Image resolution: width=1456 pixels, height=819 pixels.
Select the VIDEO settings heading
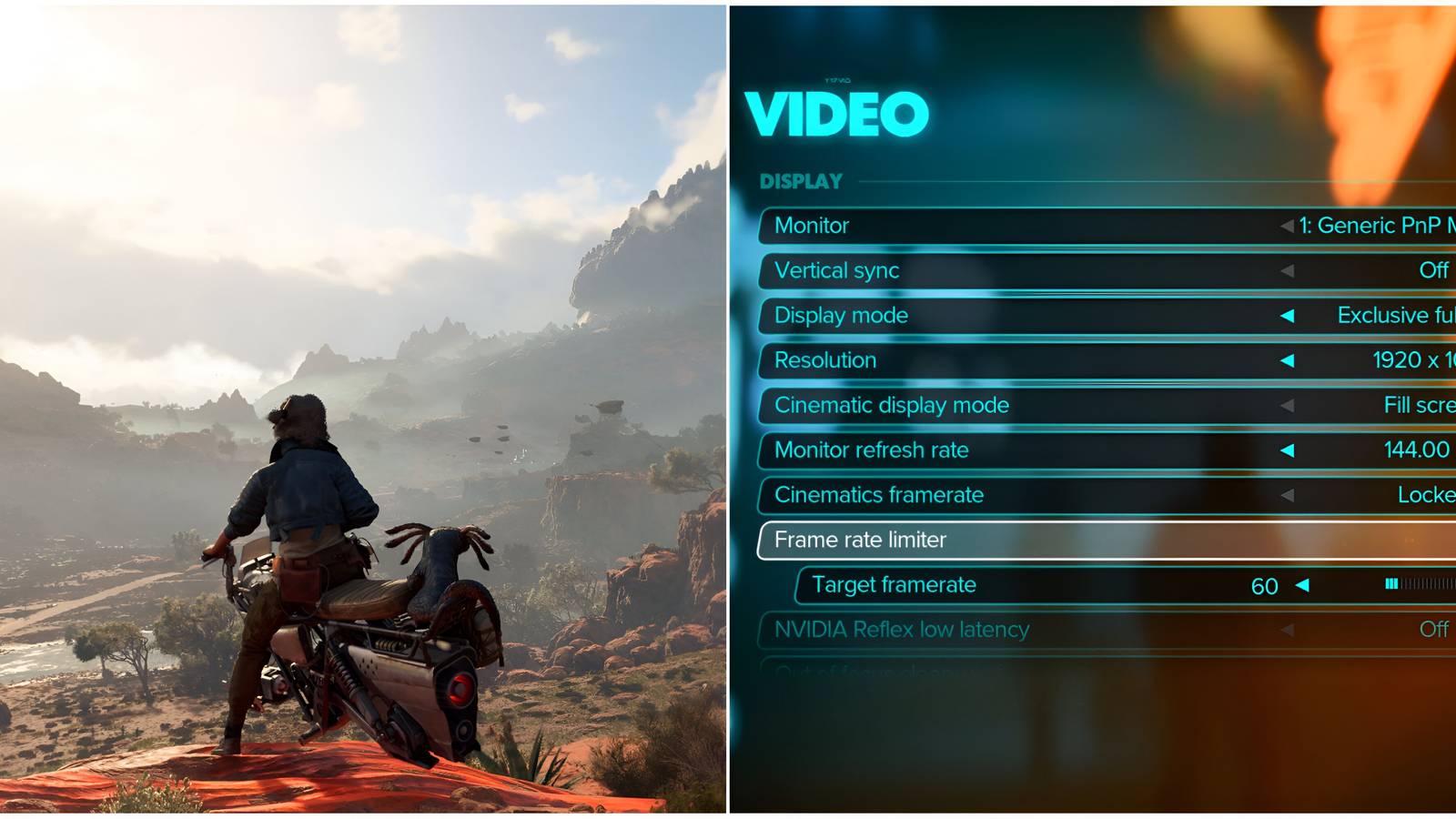point(839,113)
